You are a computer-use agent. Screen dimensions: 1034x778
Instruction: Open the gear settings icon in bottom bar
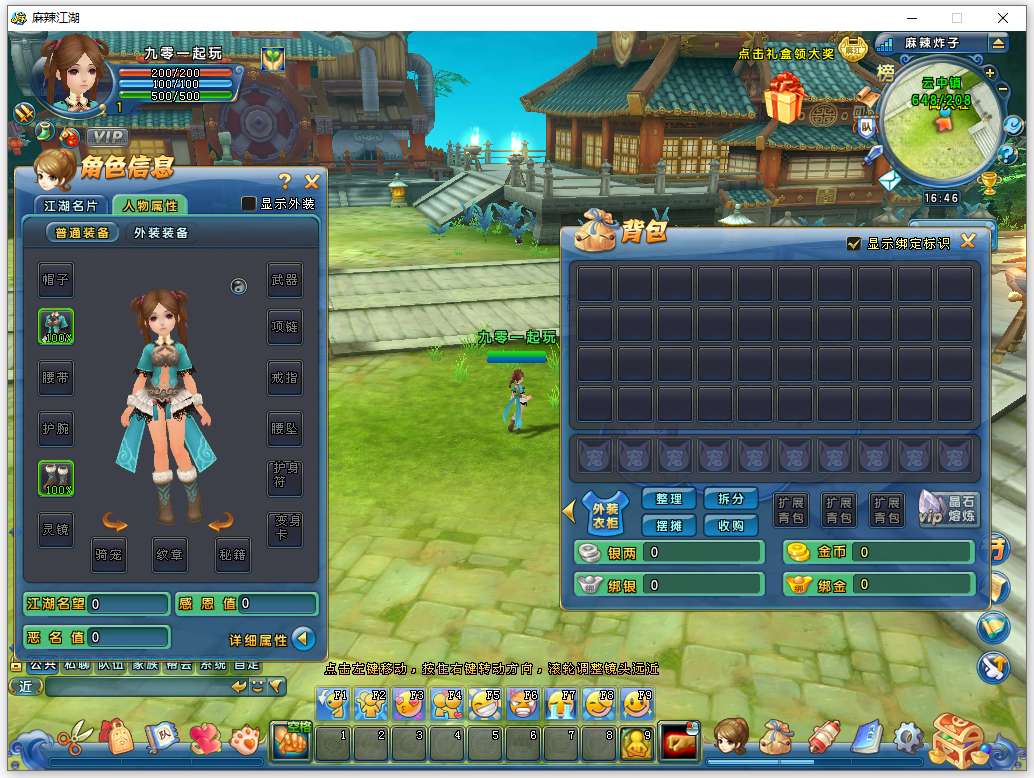[x=908, y=739]
